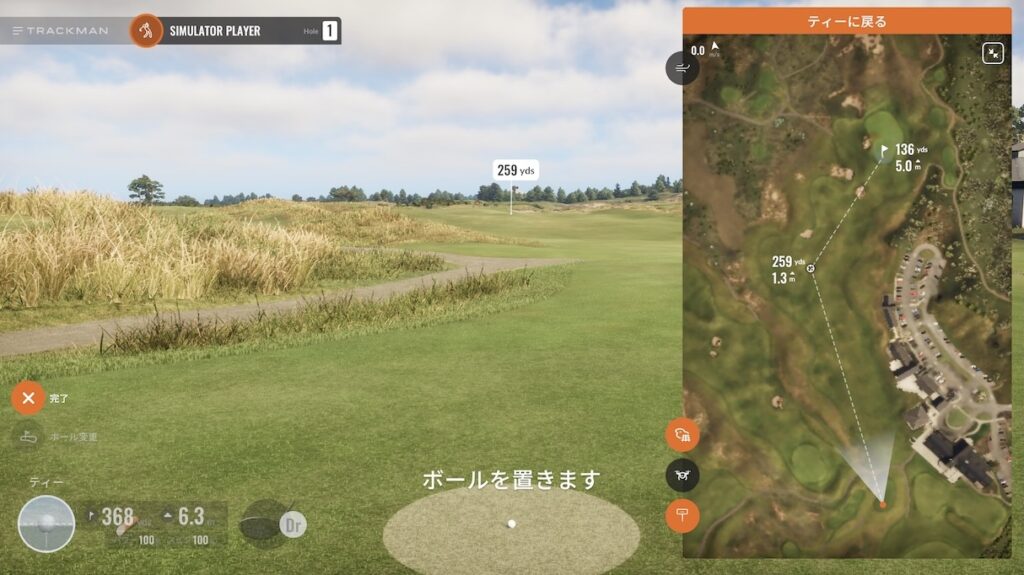This screenshot has width=1024, height=575.
Task: Open the Hole 1 indicator
Action: click(x=330, y=31)
